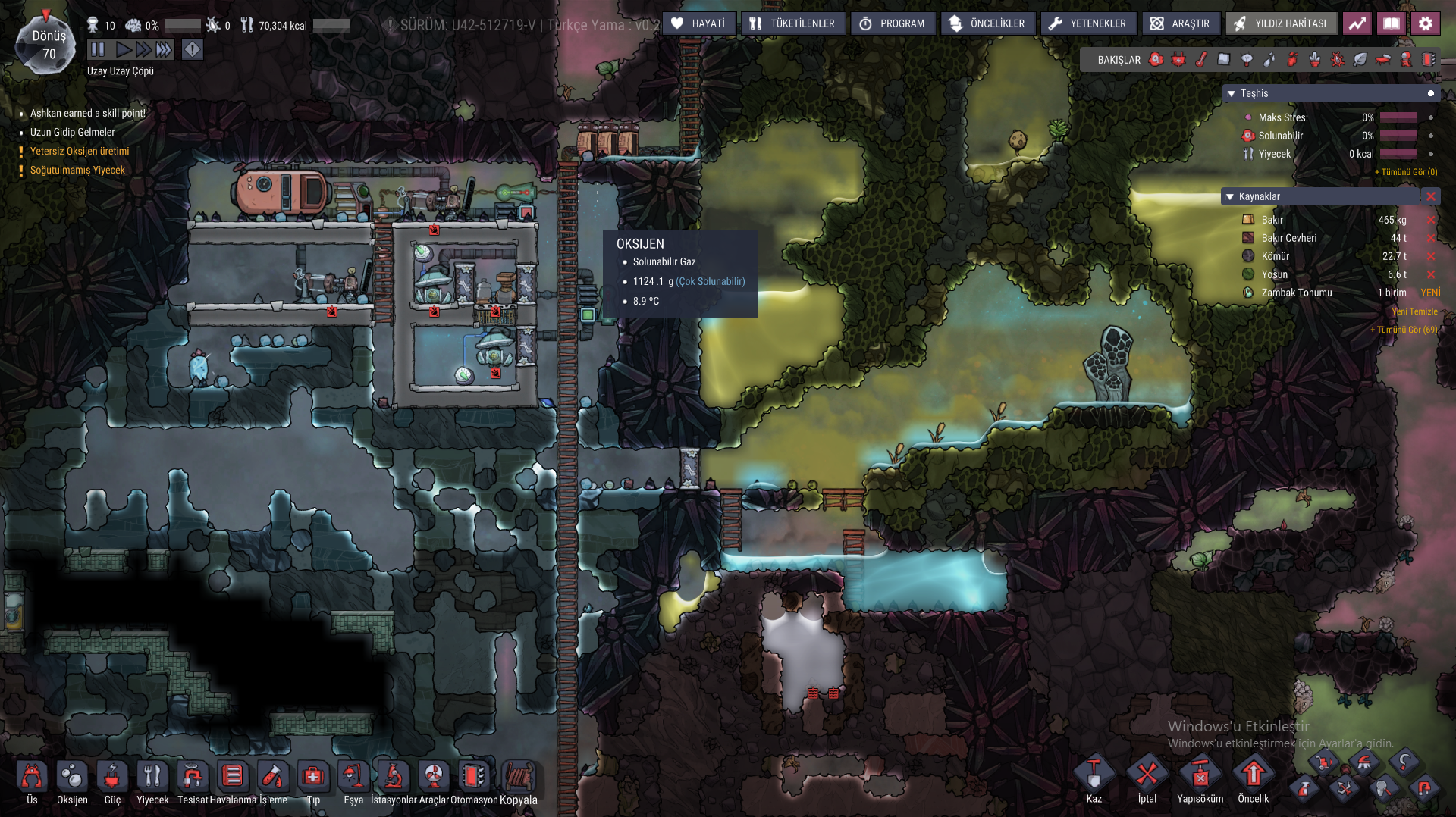Close the Kaynaklar resources panel
This screenshot has height=817, width=1456.
click(x=1430, y=196)
